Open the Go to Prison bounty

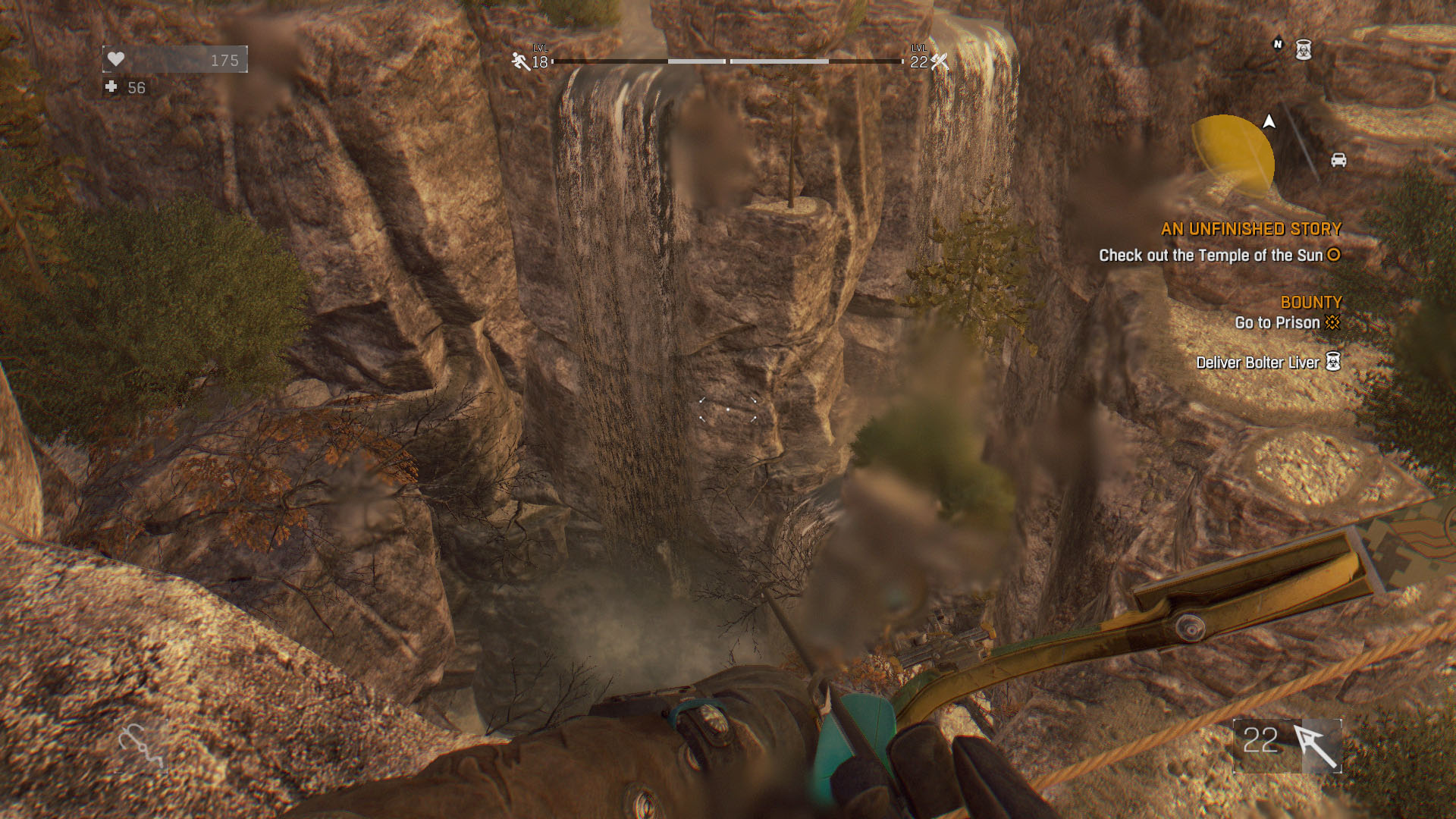coord(1277,323)
